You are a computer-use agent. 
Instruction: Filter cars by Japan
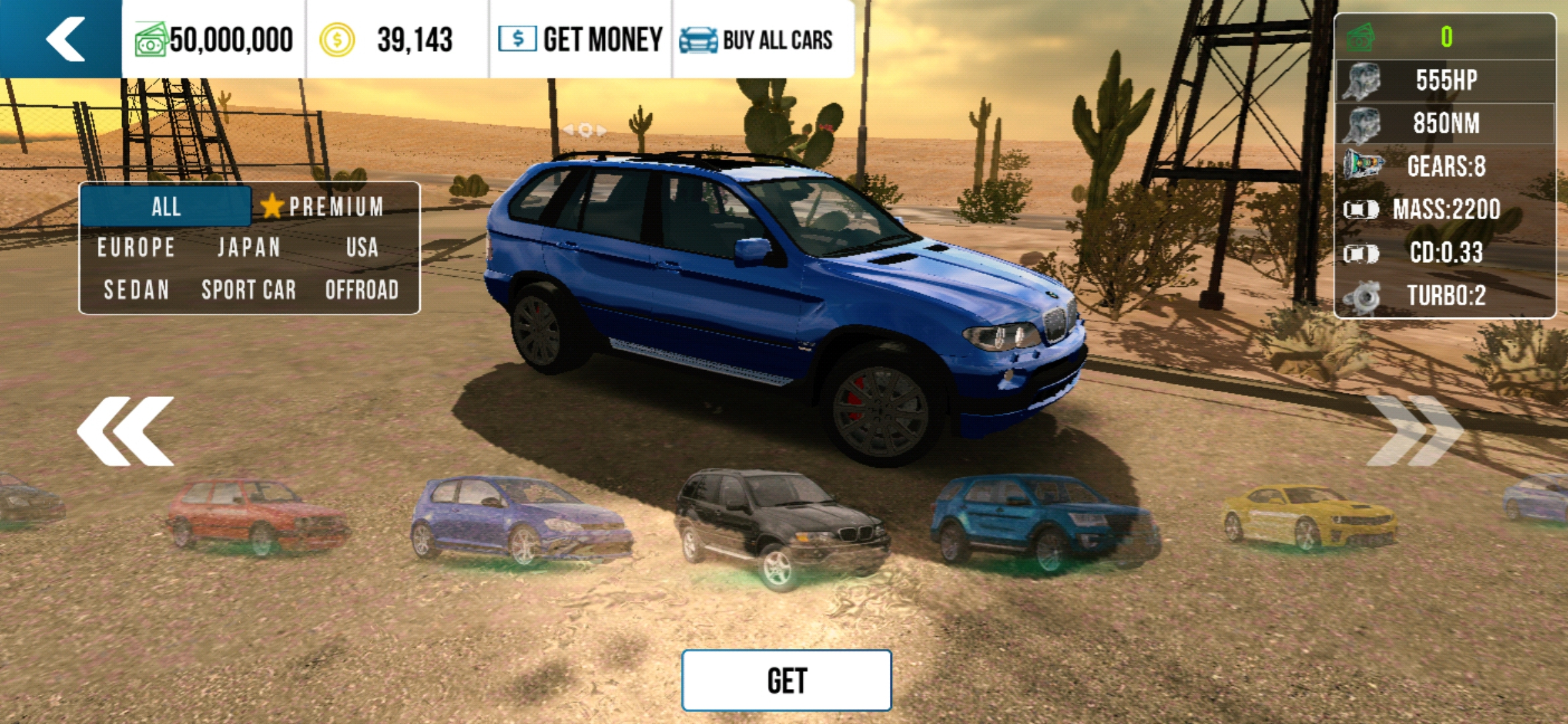tap(249, 248)
